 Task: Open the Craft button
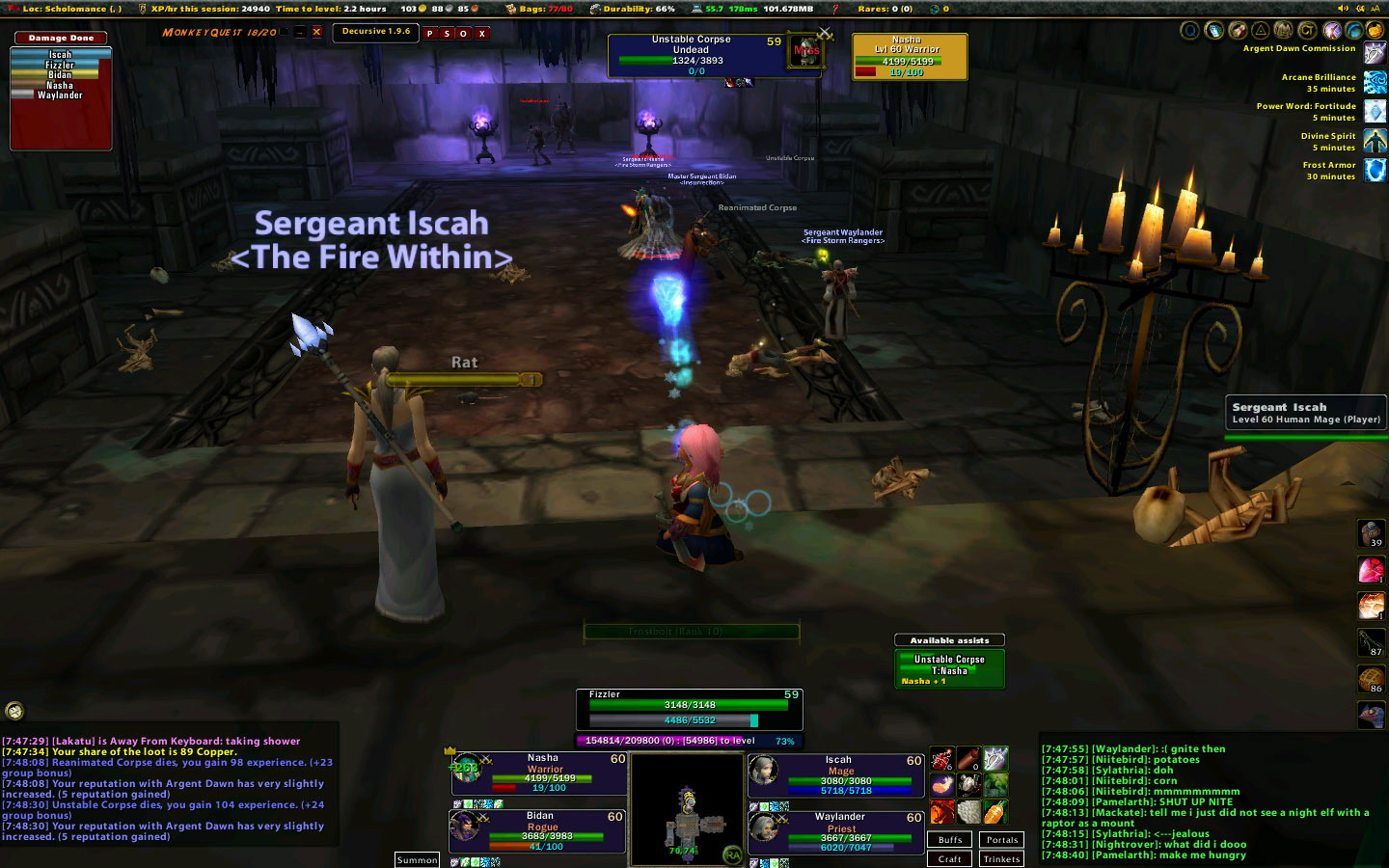(x=950, y=859)
